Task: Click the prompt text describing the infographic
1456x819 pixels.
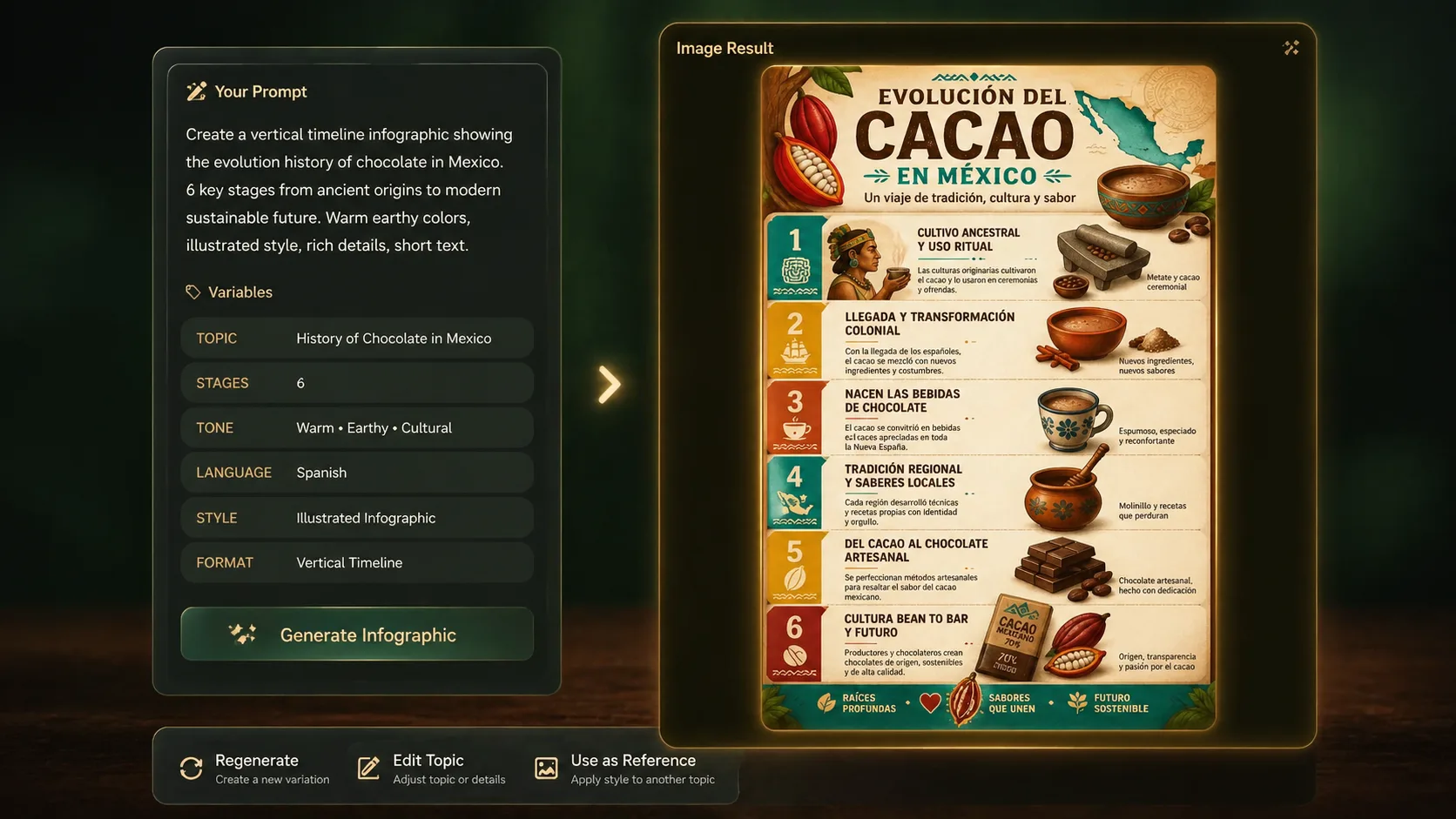Action: pos(349,190)
